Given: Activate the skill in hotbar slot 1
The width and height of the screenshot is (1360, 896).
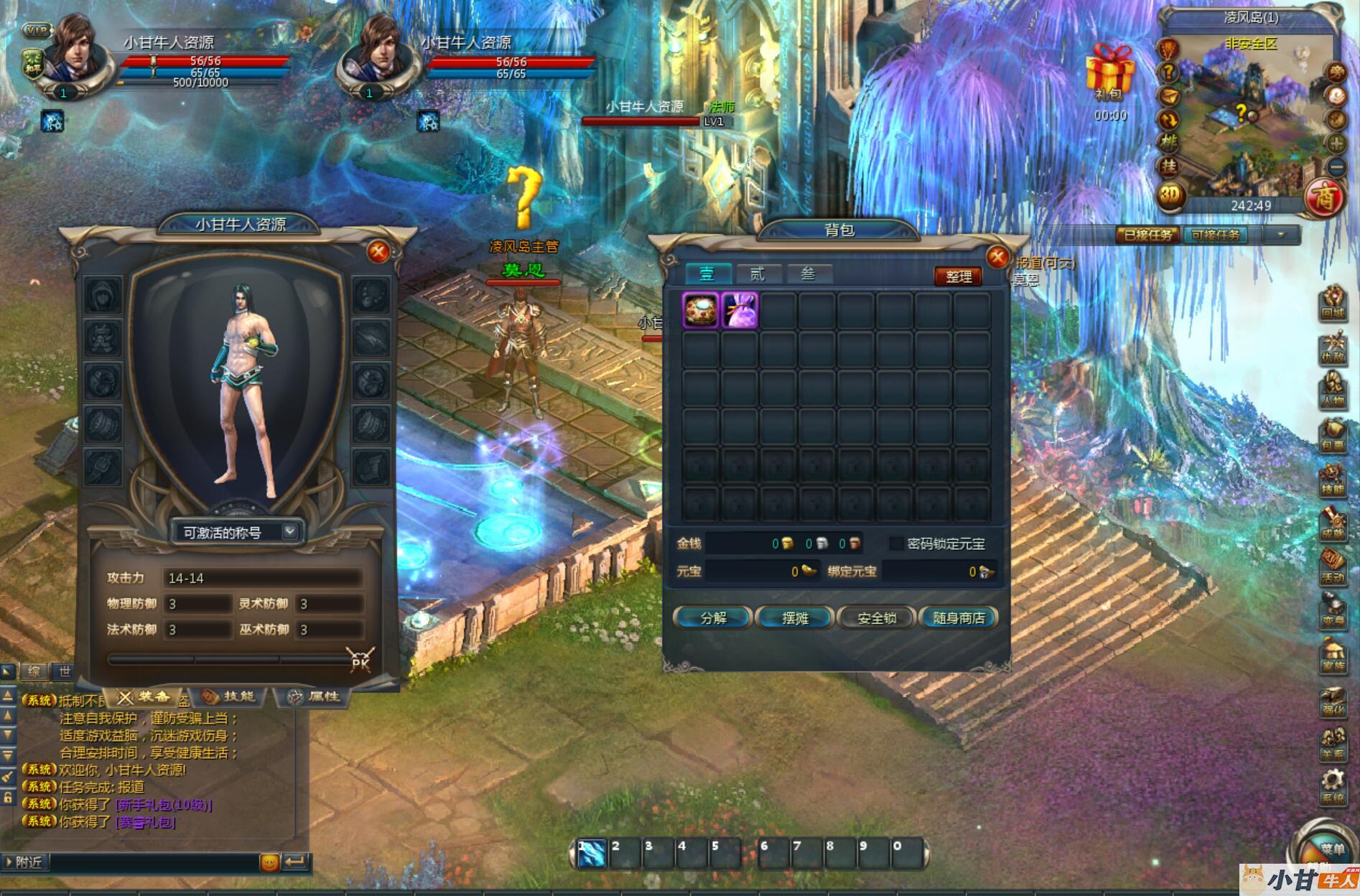Looking at the screenshot, I should pos(592,854).
